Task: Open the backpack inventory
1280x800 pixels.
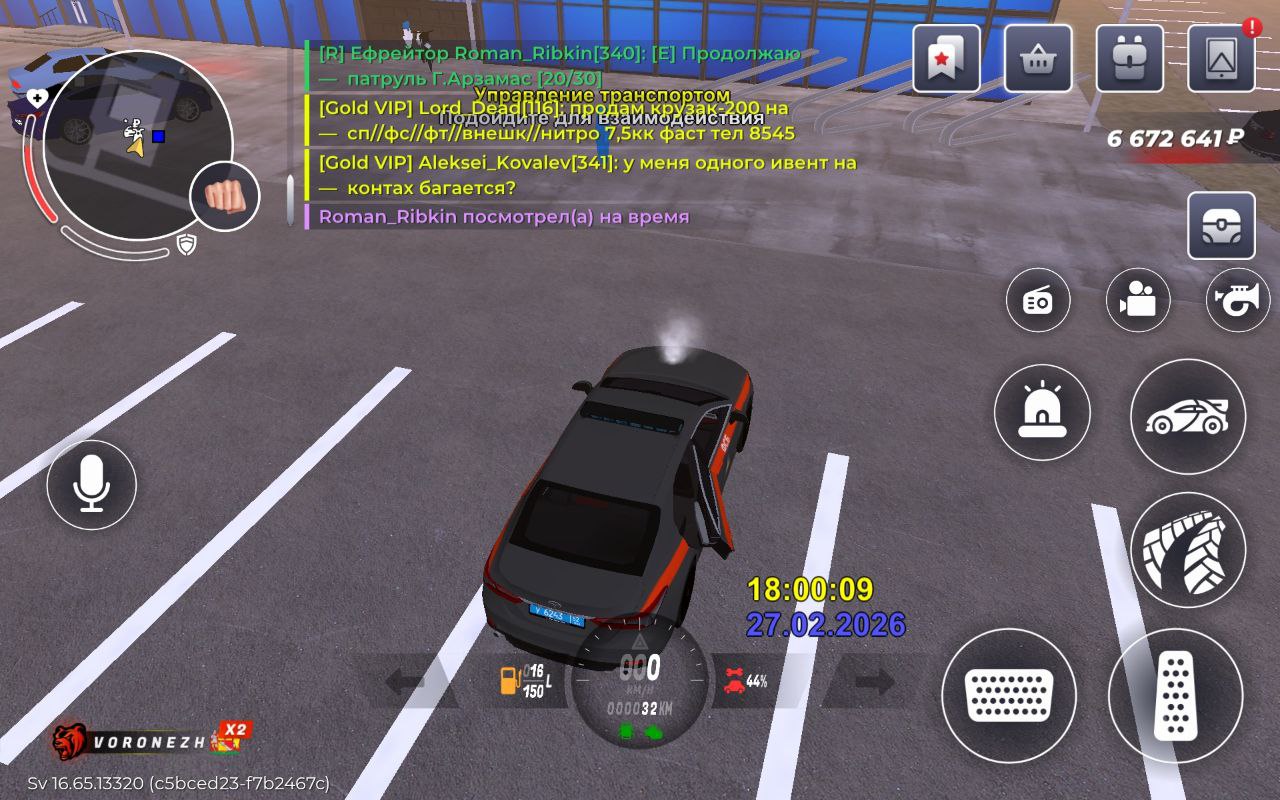Action: pos(1130,59)
